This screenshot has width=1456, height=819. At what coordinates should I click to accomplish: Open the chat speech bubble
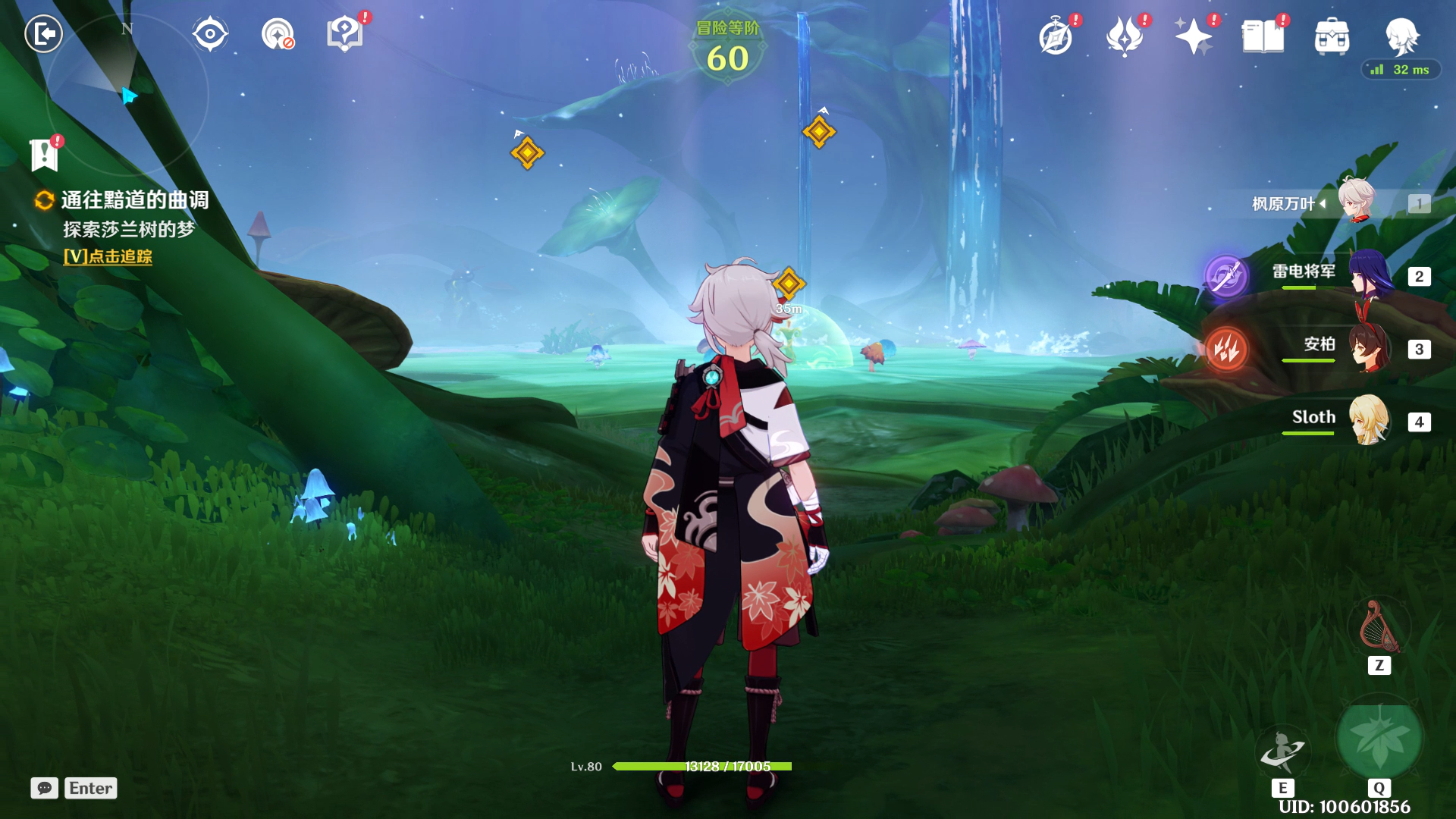[x=45, y=788]
